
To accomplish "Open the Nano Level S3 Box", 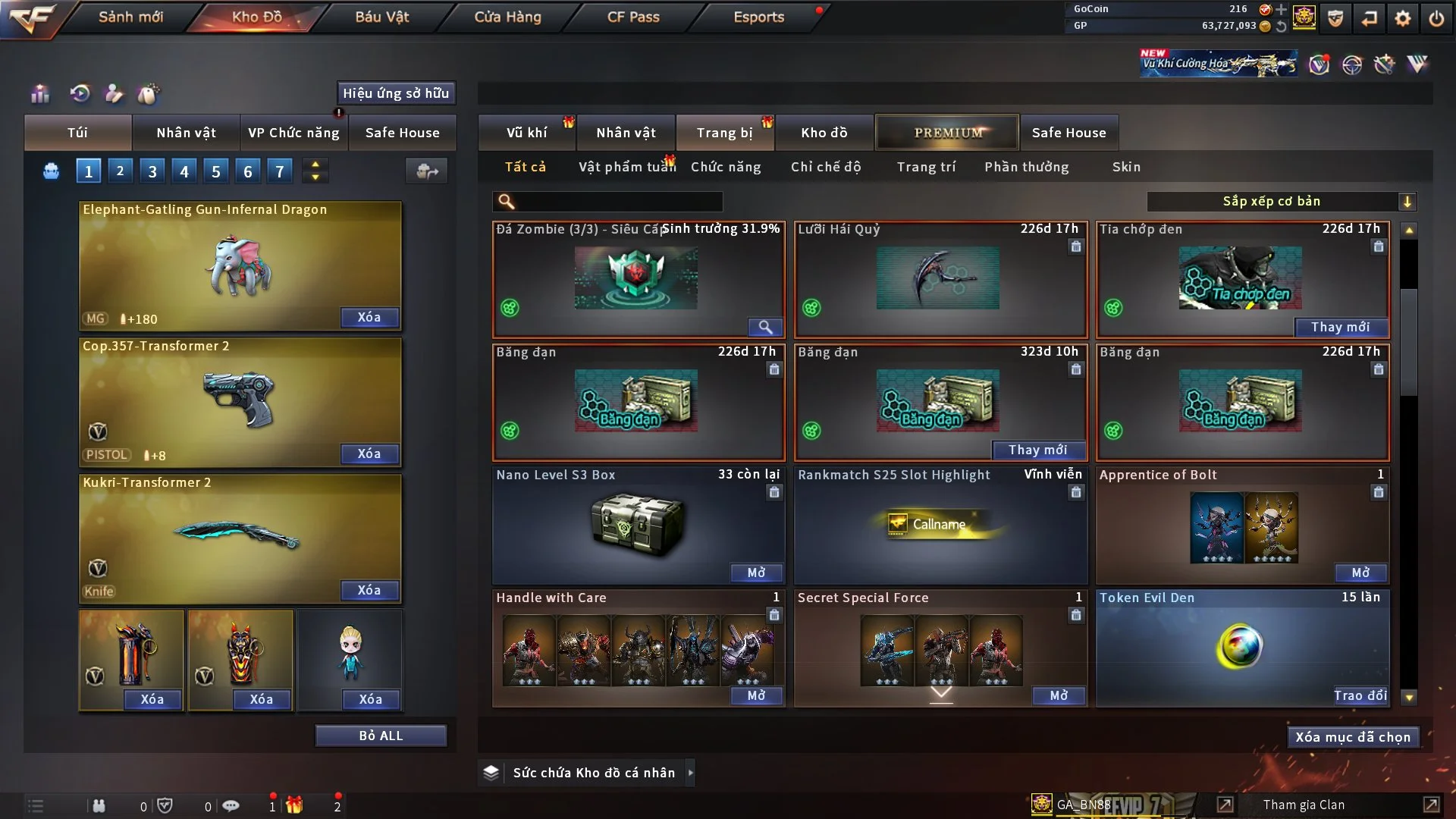I will [756, 573].
